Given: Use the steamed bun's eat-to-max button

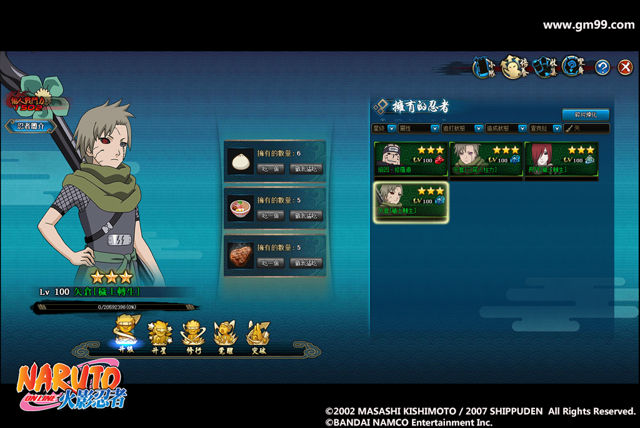Looking at the screenshot, I should 306,166.
